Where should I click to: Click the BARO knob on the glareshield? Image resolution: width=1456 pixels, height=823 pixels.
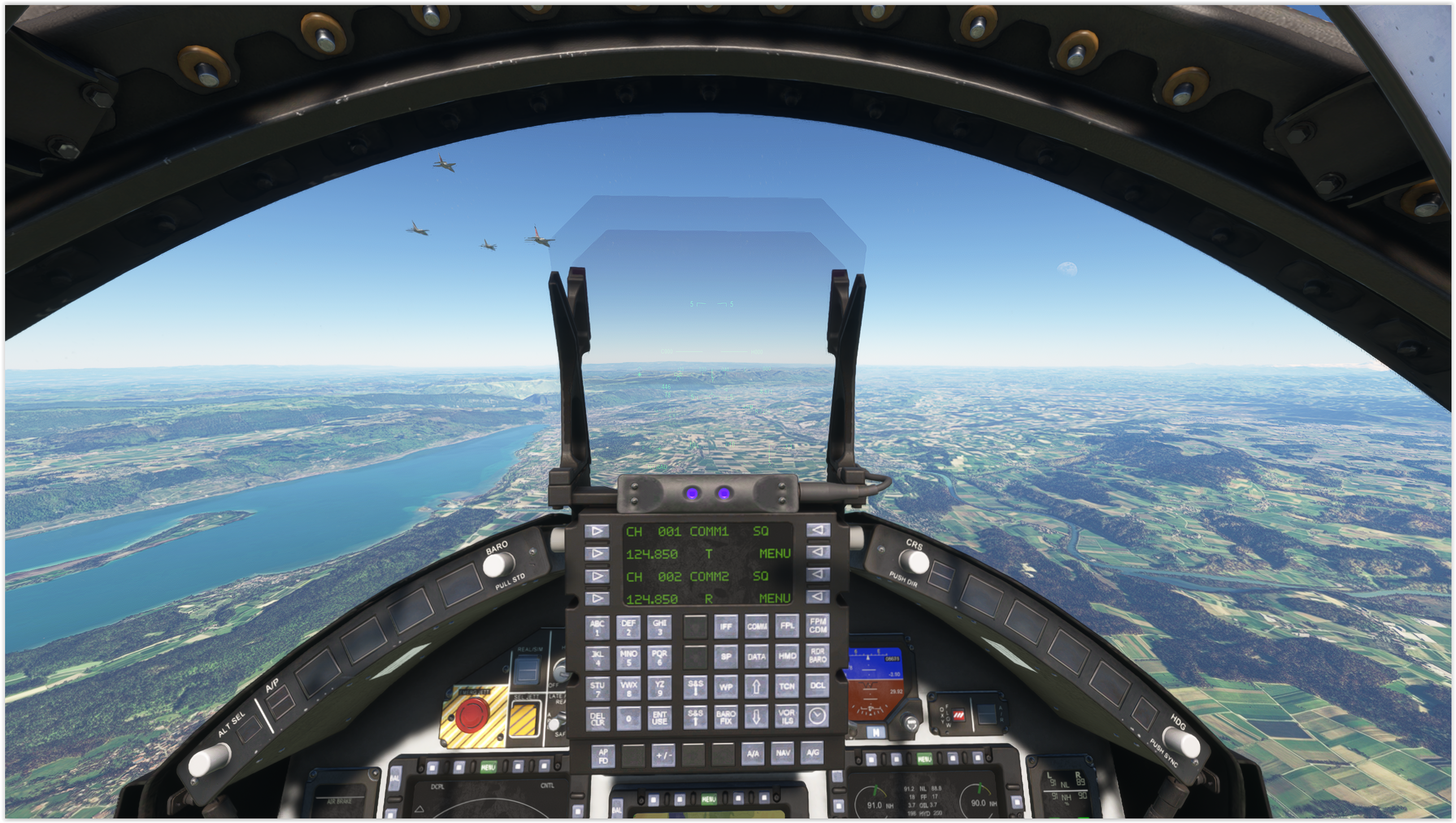pos(498,565)
